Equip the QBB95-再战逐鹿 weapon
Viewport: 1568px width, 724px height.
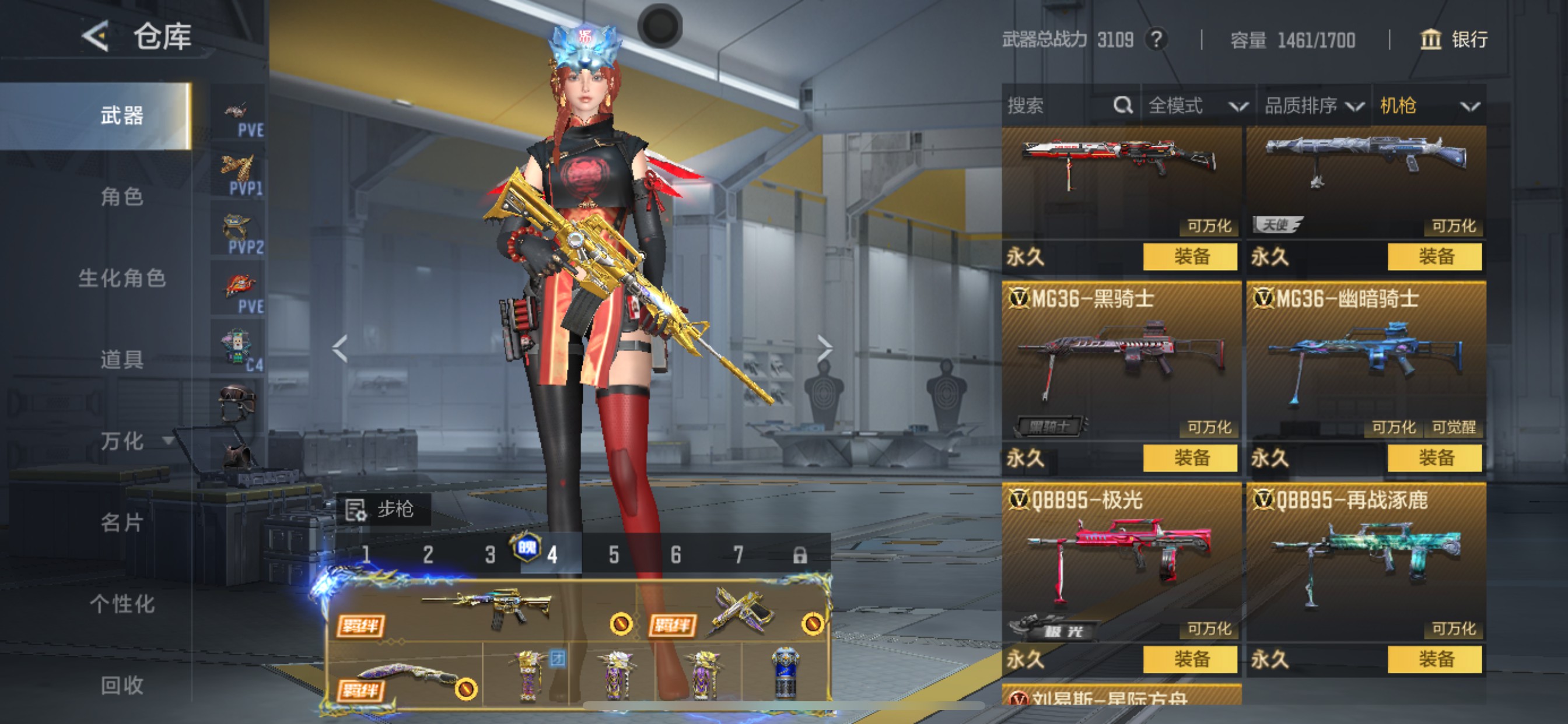1434,659
